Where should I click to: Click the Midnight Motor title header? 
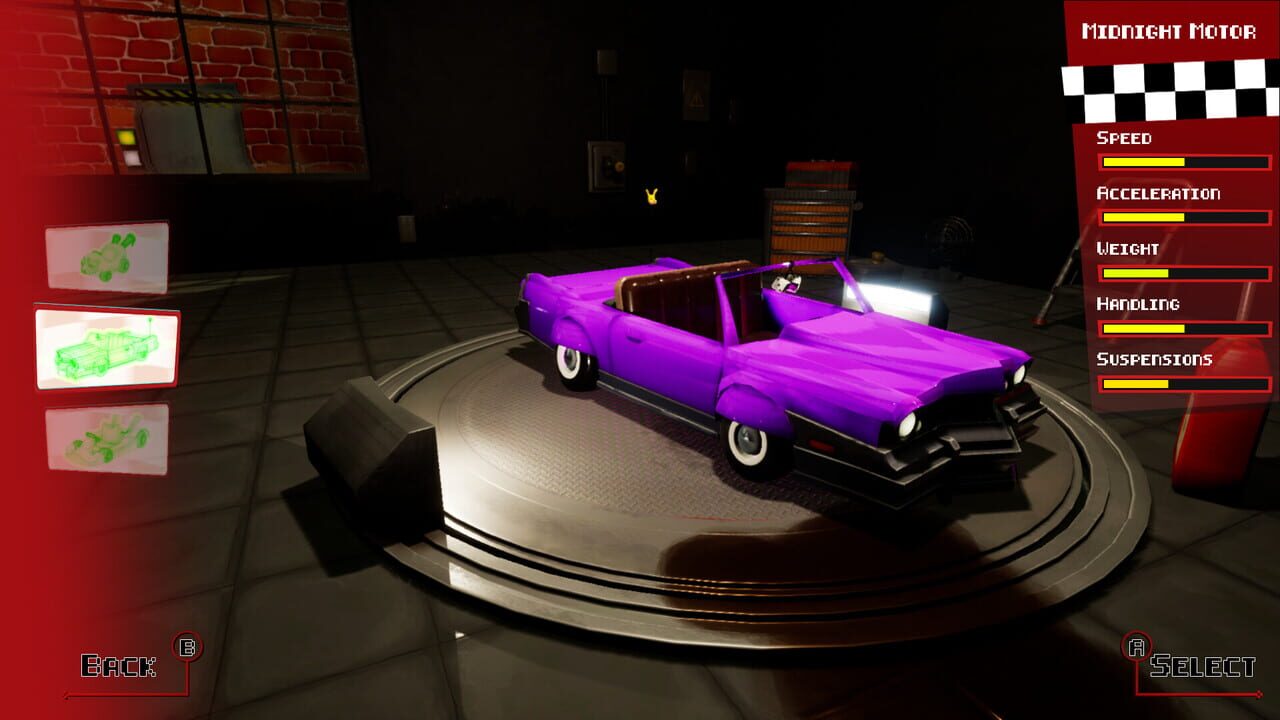(x=1170, y=30)
